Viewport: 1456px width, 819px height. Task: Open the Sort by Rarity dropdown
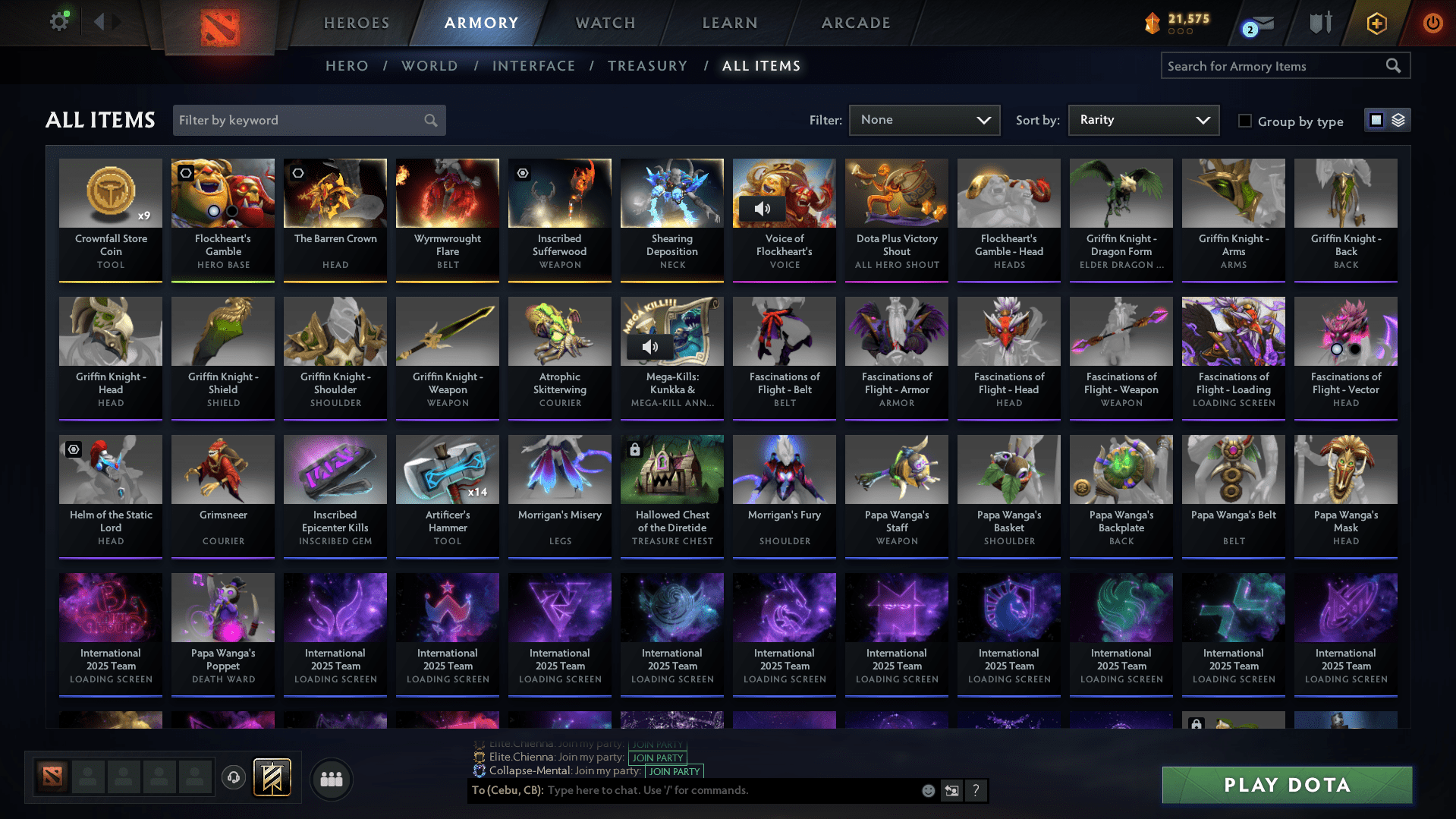(1142, 119)
